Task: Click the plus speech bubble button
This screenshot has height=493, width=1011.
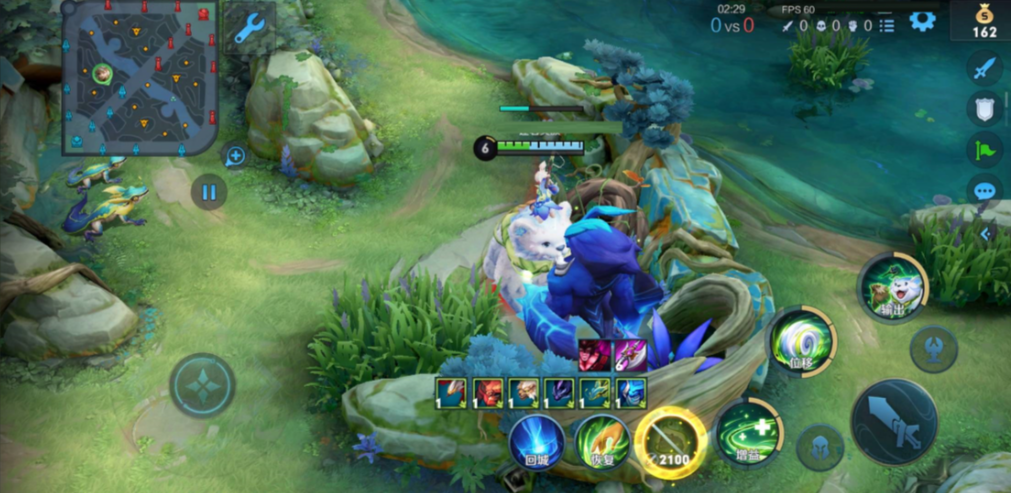Action: pyautogui.click(x=235, y=156)
